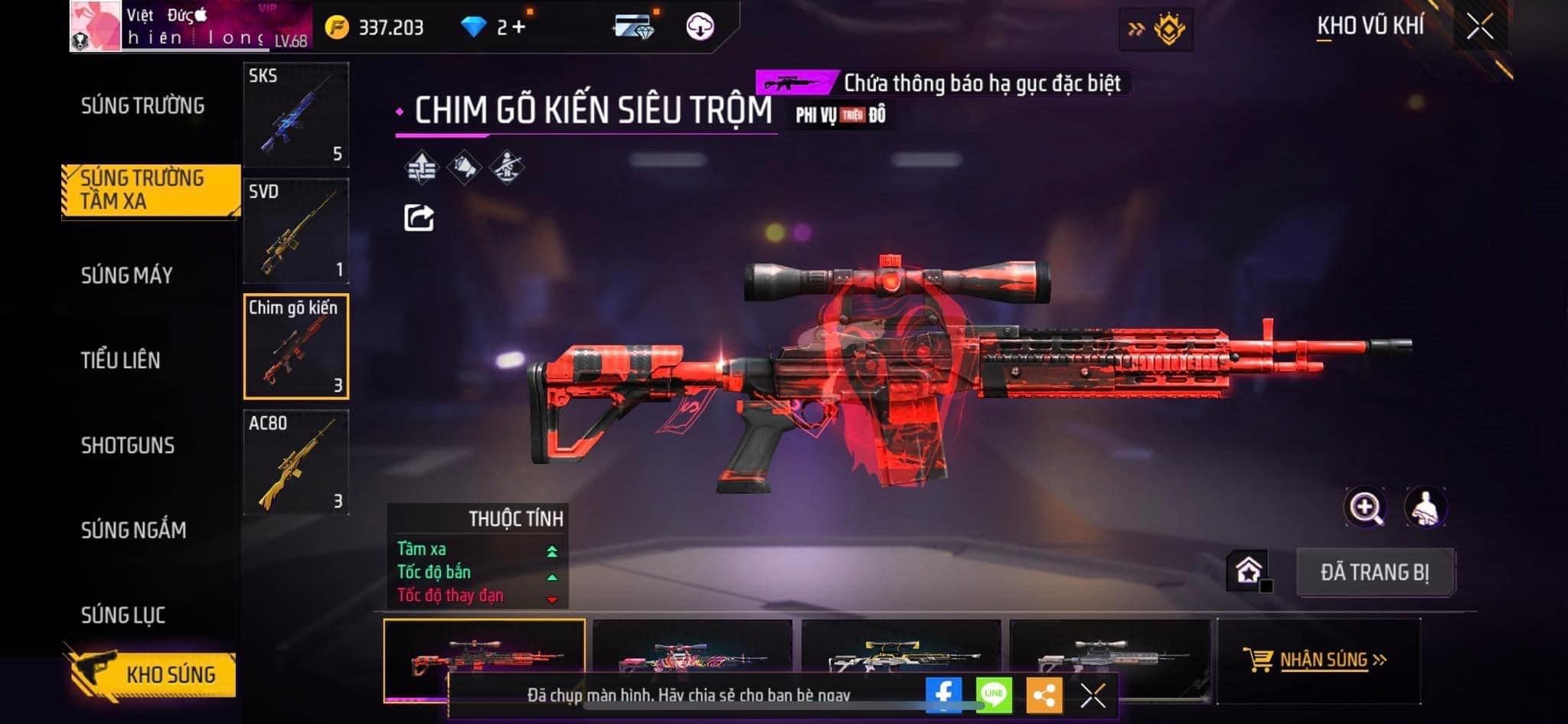This screenshot has width=1568, height=724.
Task: Show the Shotguns category
Action: pos(128,445)
